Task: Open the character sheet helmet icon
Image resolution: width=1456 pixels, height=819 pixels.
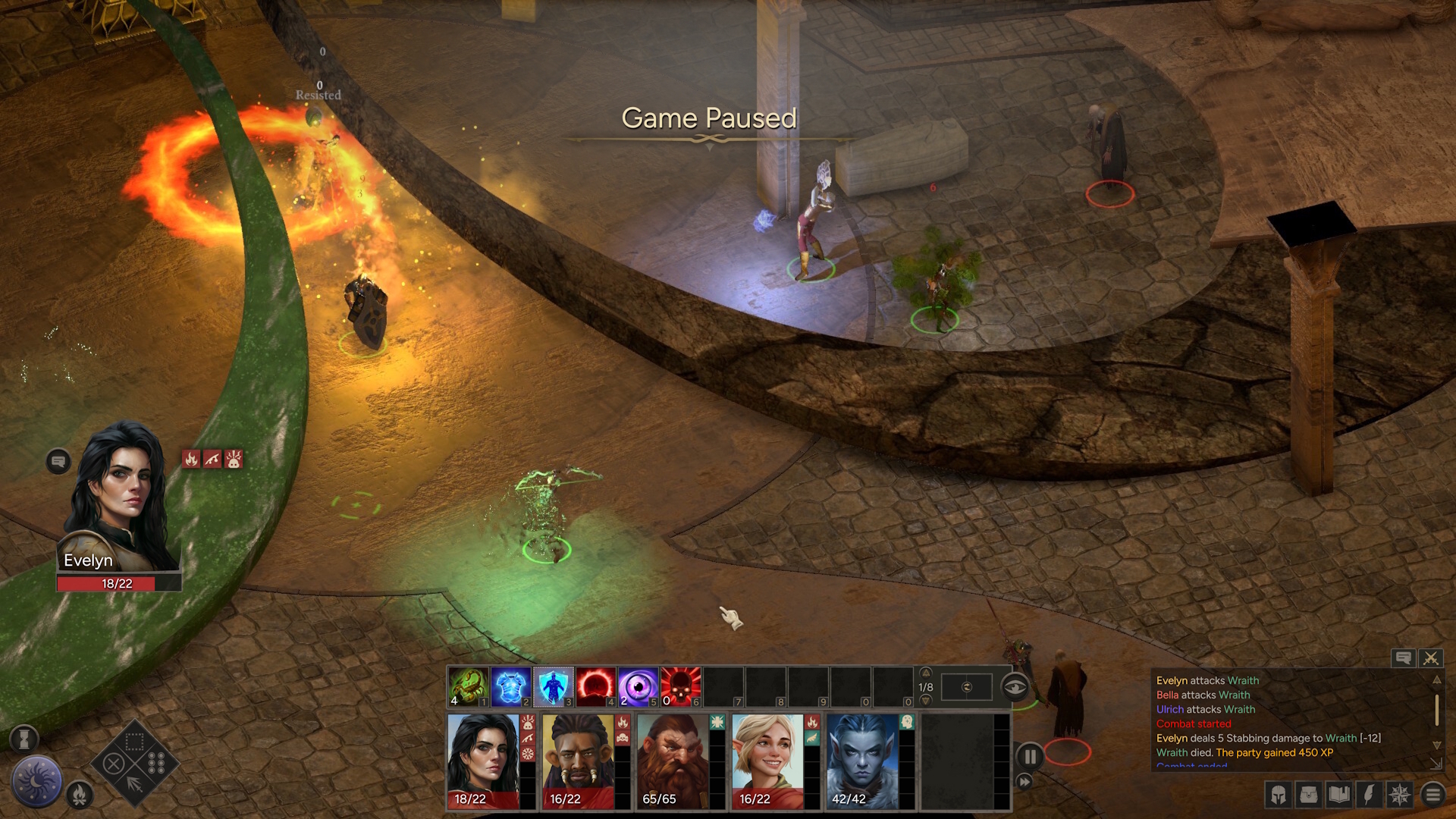Action: click(x=1279, y=794)
